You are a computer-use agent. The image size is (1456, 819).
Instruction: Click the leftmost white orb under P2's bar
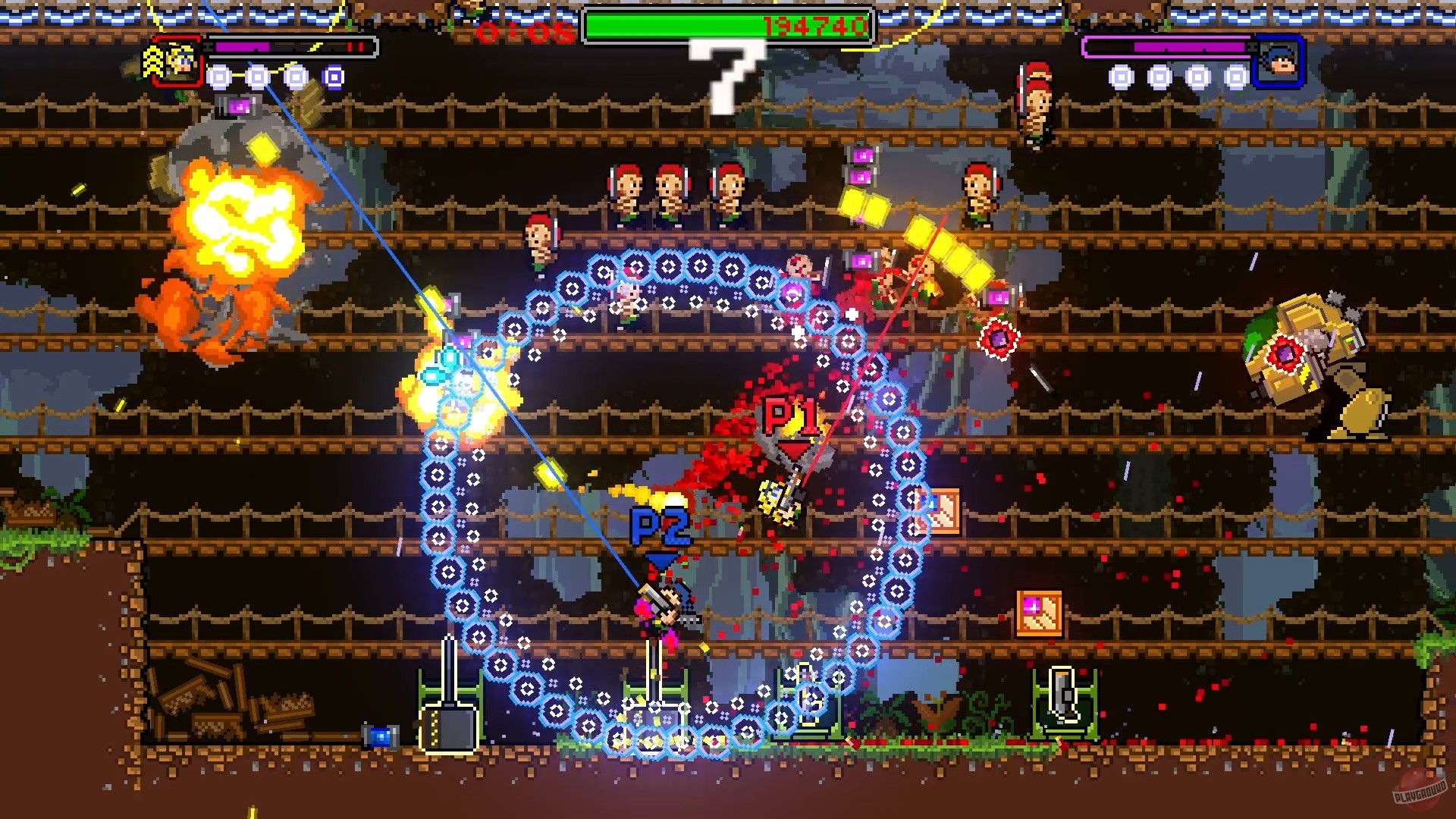[1120, 77]
